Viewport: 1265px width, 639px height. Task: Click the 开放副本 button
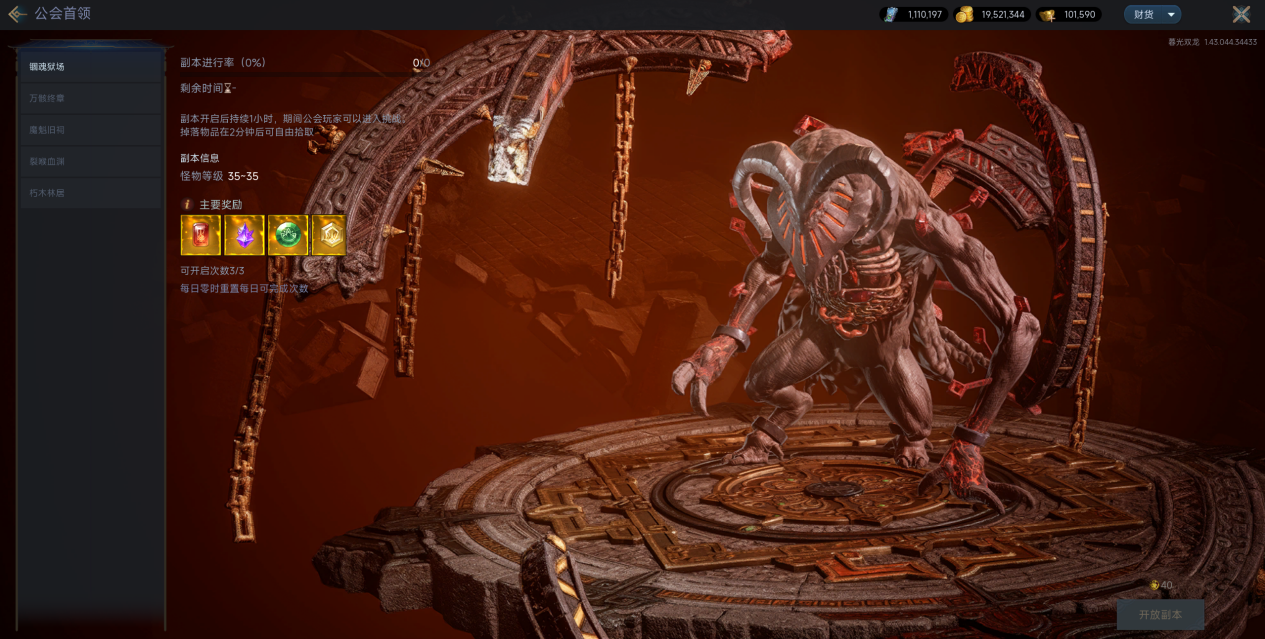click(x=1160, y=614)
